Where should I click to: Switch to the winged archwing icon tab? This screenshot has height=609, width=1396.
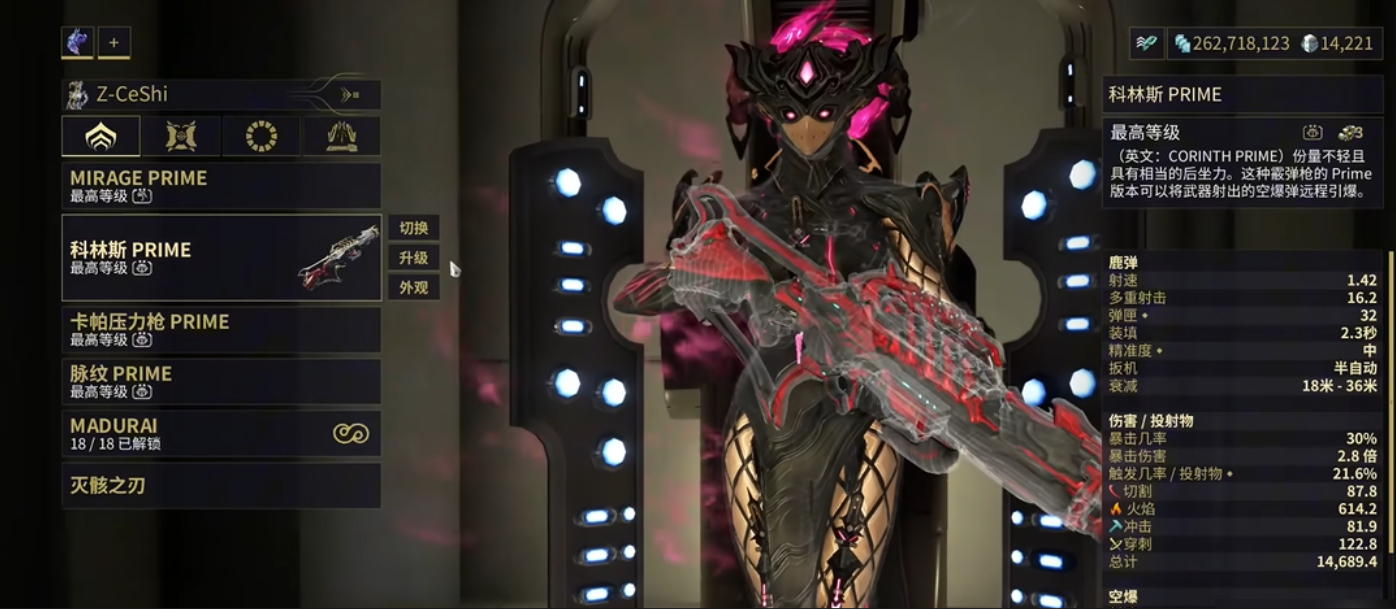341,136
